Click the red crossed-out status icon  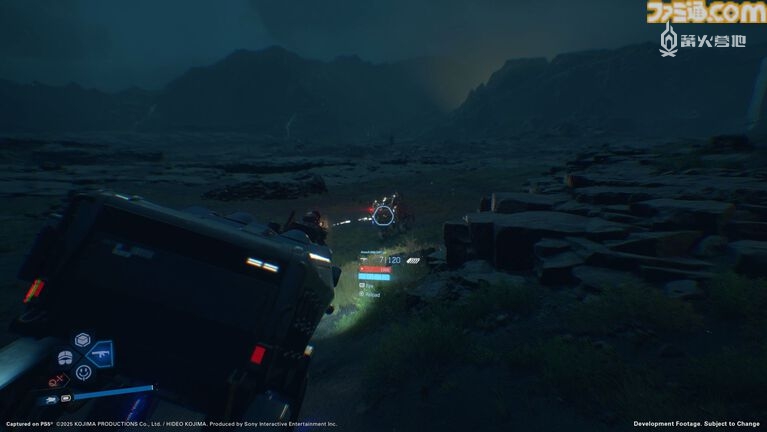[57, 380]
